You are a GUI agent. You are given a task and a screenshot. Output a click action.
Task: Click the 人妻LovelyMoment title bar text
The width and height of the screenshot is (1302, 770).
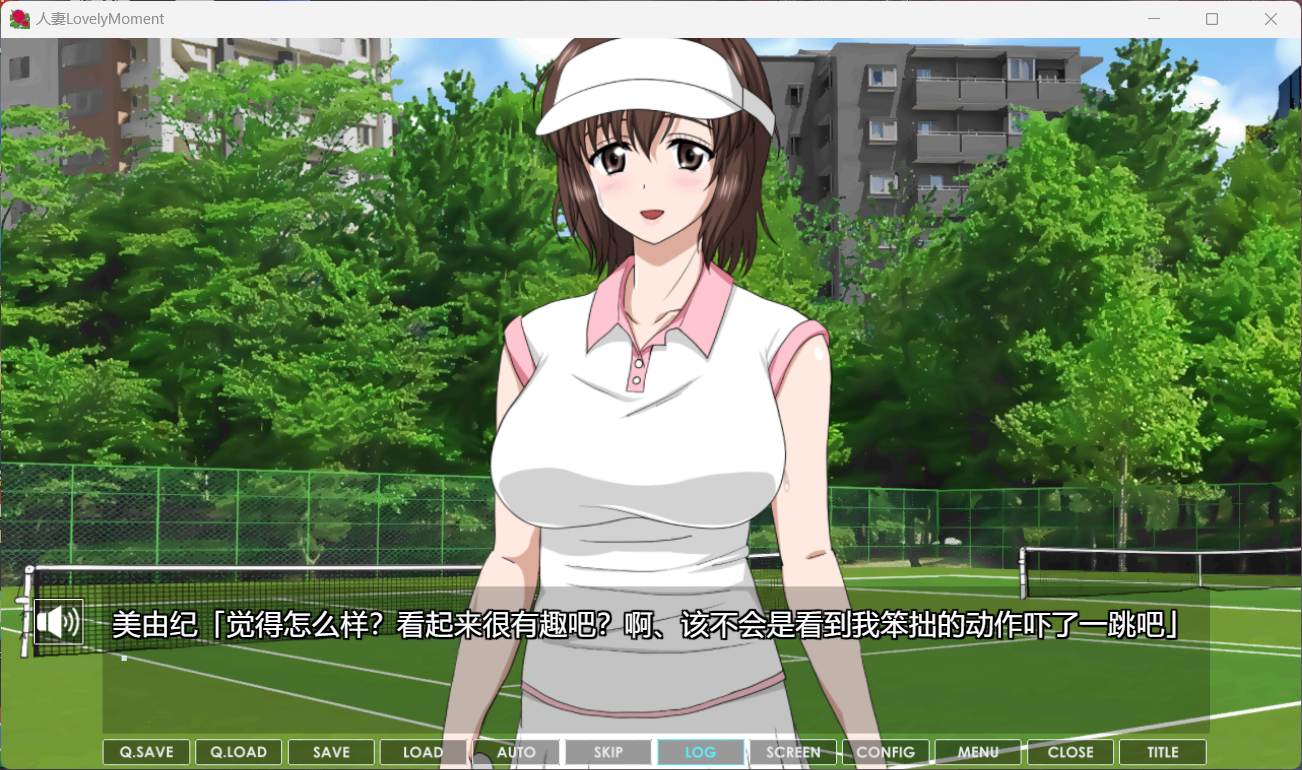98,18
